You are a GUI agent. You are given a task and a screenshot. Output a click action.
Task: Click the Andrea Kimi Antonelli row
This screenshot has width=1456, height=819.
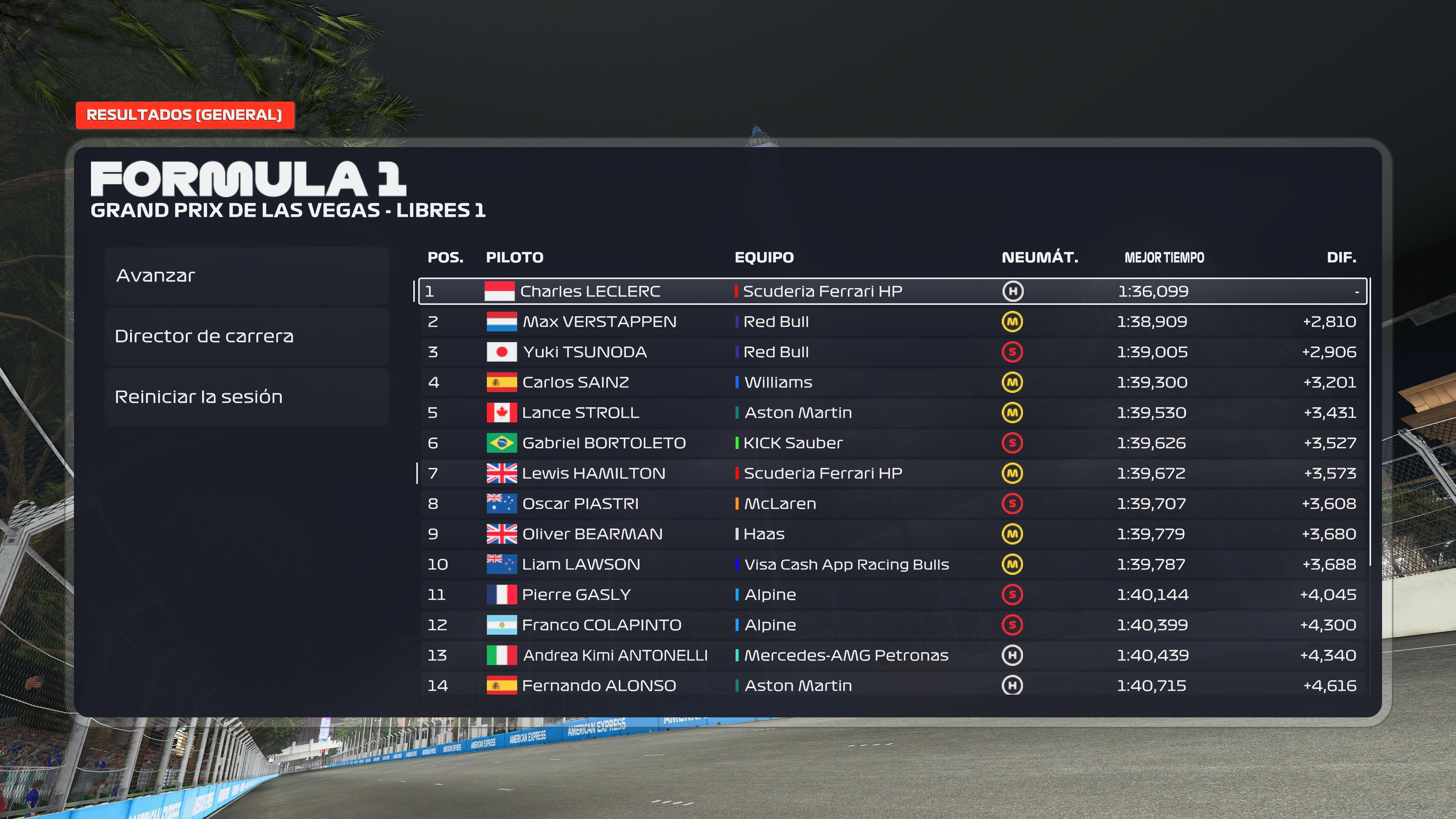(x=892, y=656)
